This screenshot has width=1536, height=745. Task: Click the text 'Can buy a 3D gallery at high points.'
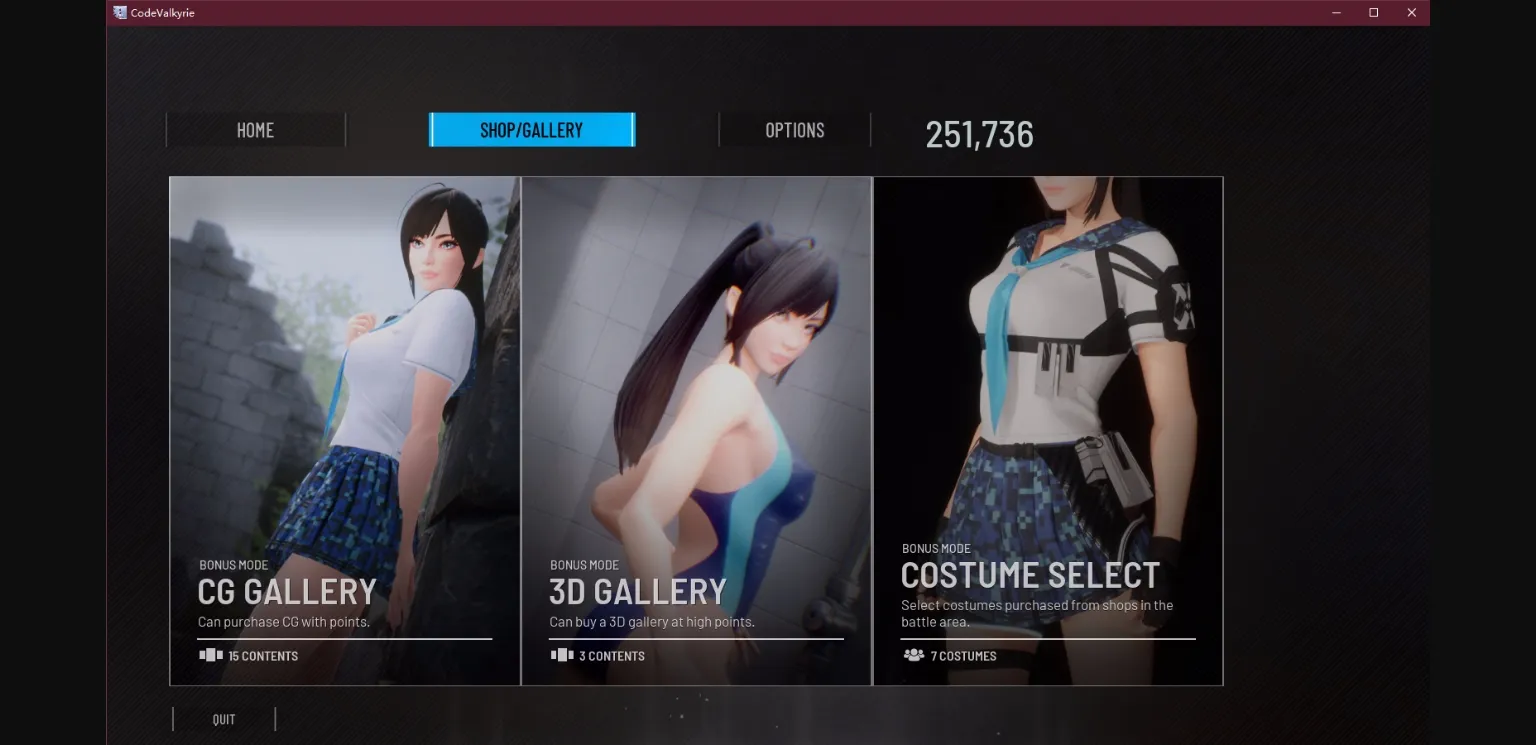[x=650, y=621]
